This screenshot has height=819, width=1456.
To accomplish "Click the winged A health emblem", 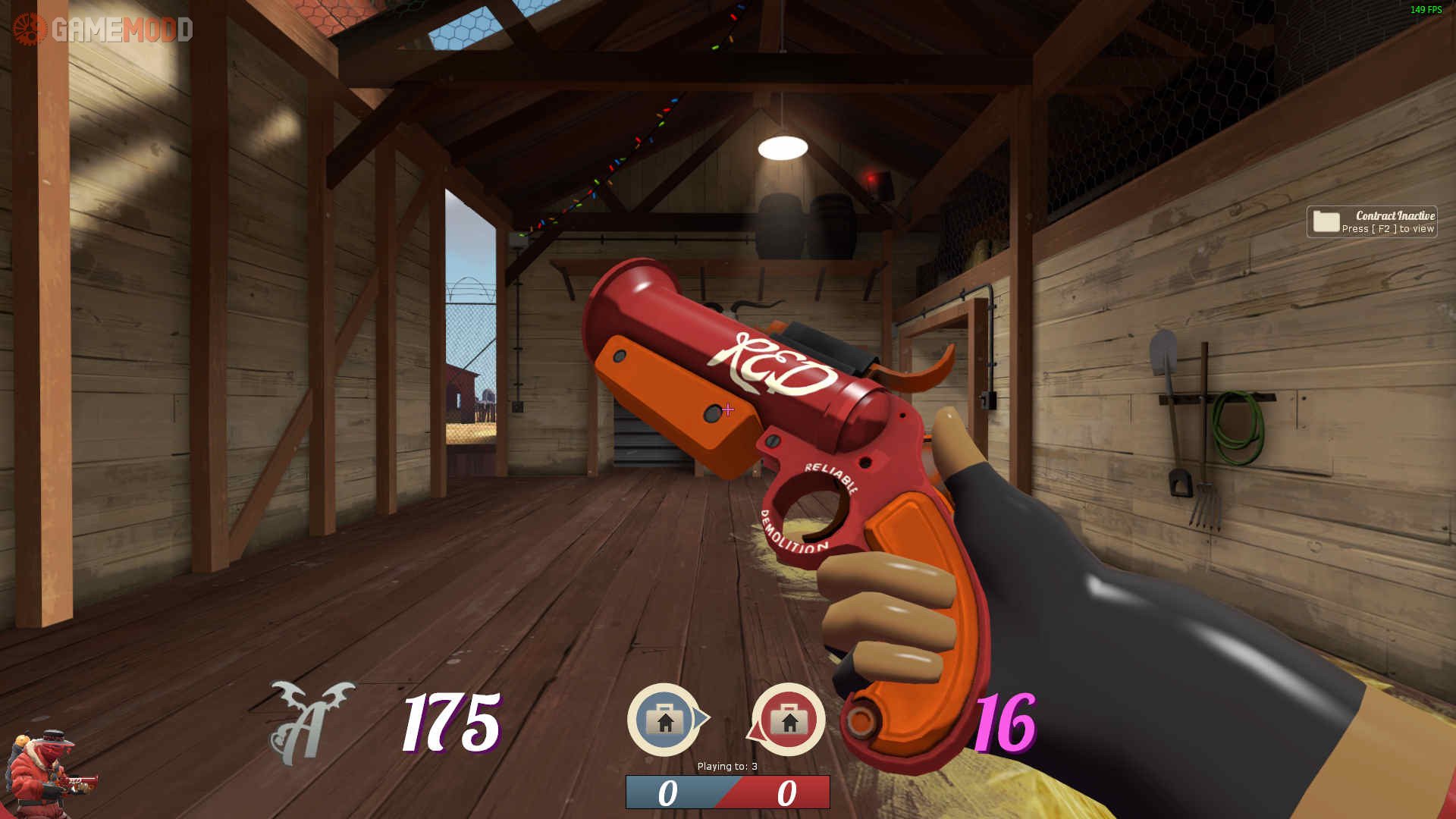I will (x=311, y=723).
